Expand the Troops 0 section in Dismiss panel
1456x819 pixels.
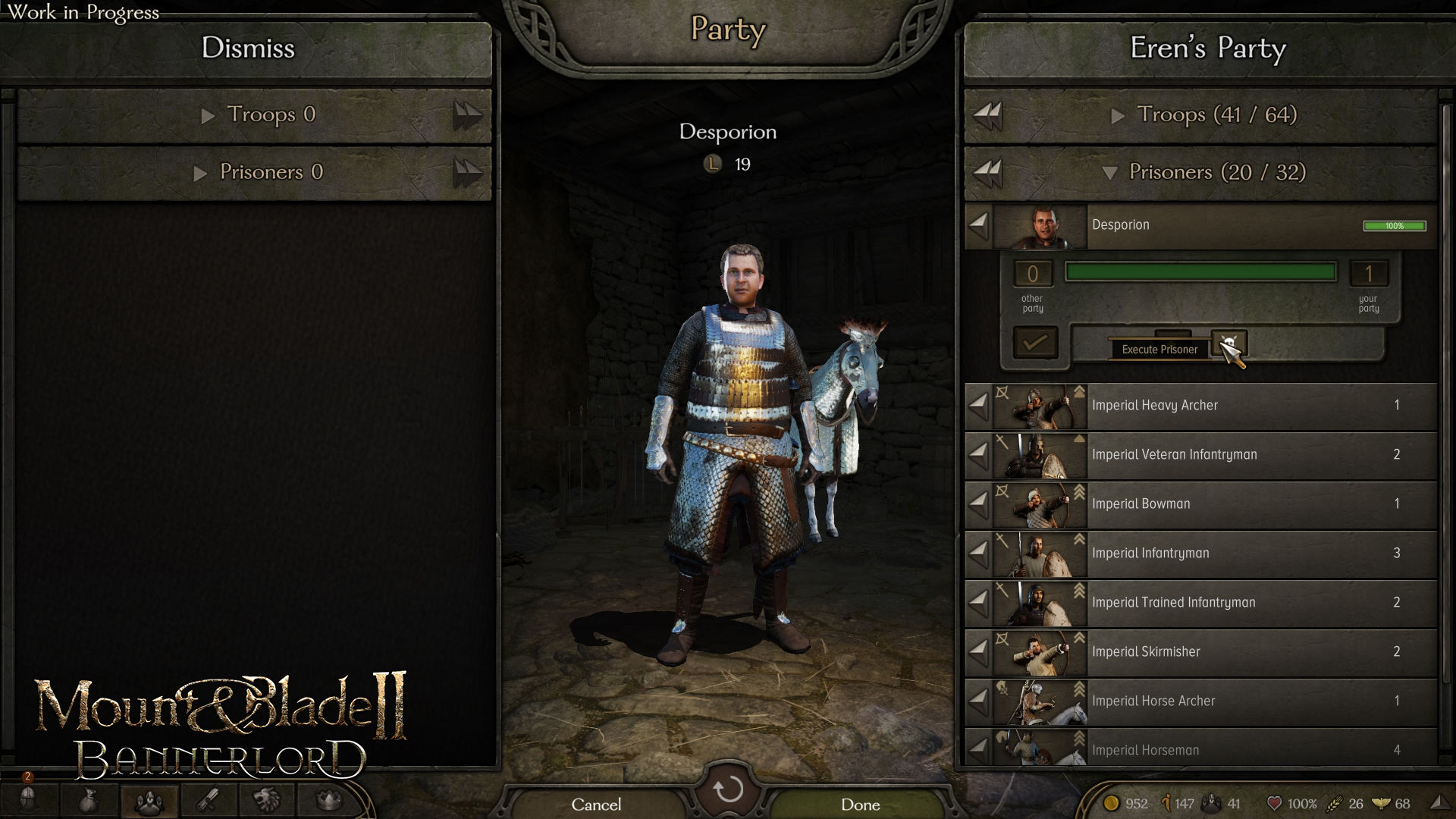(262, 115)
